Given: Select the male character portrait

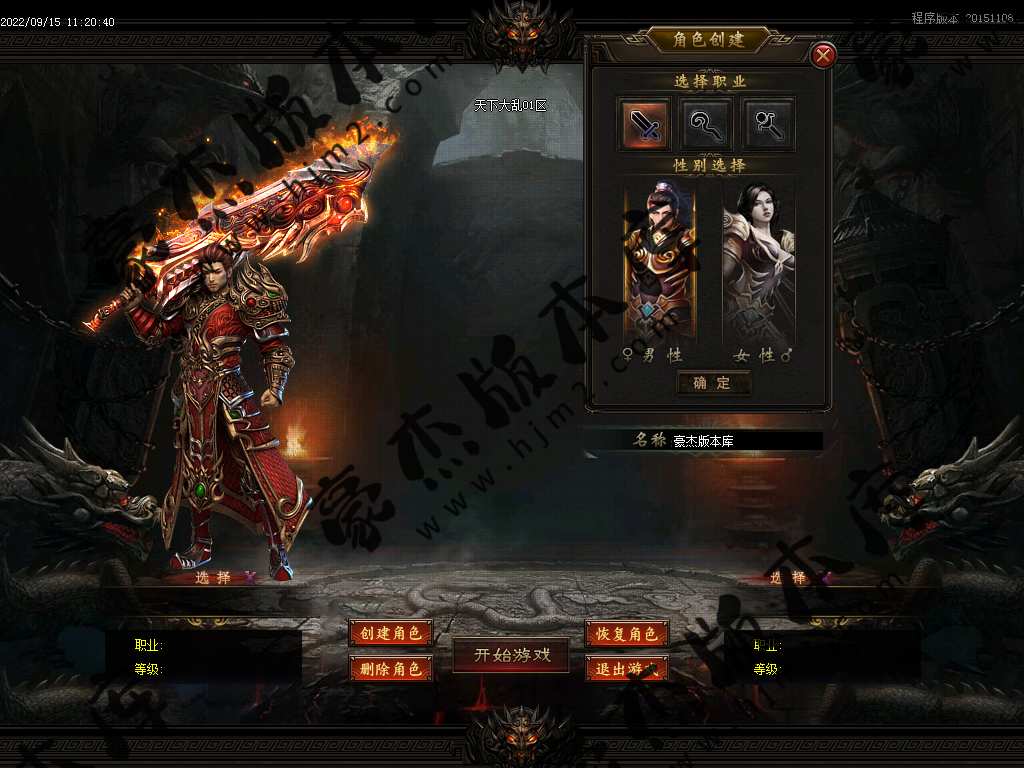Looking at the screenshot, I should [659, 263].
